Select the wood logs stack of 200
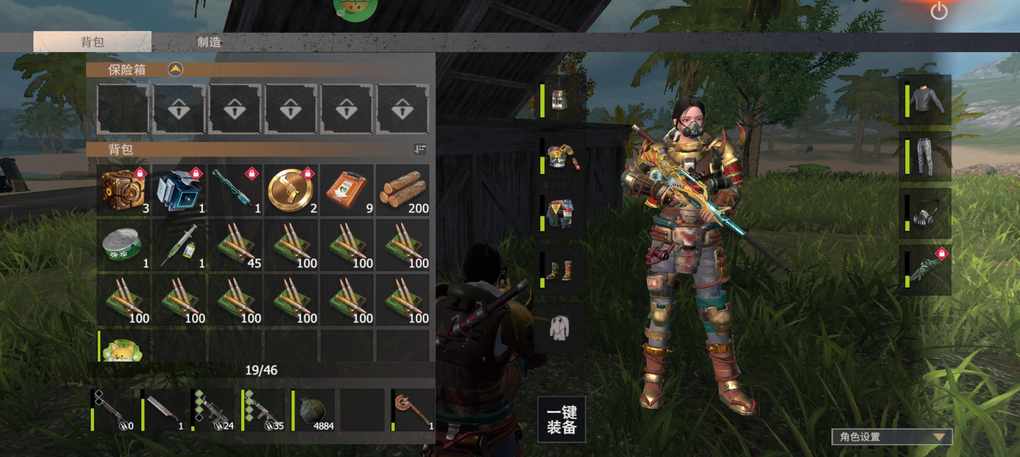The height and width of the screenshot is (457, 1020). coord(404,189)
